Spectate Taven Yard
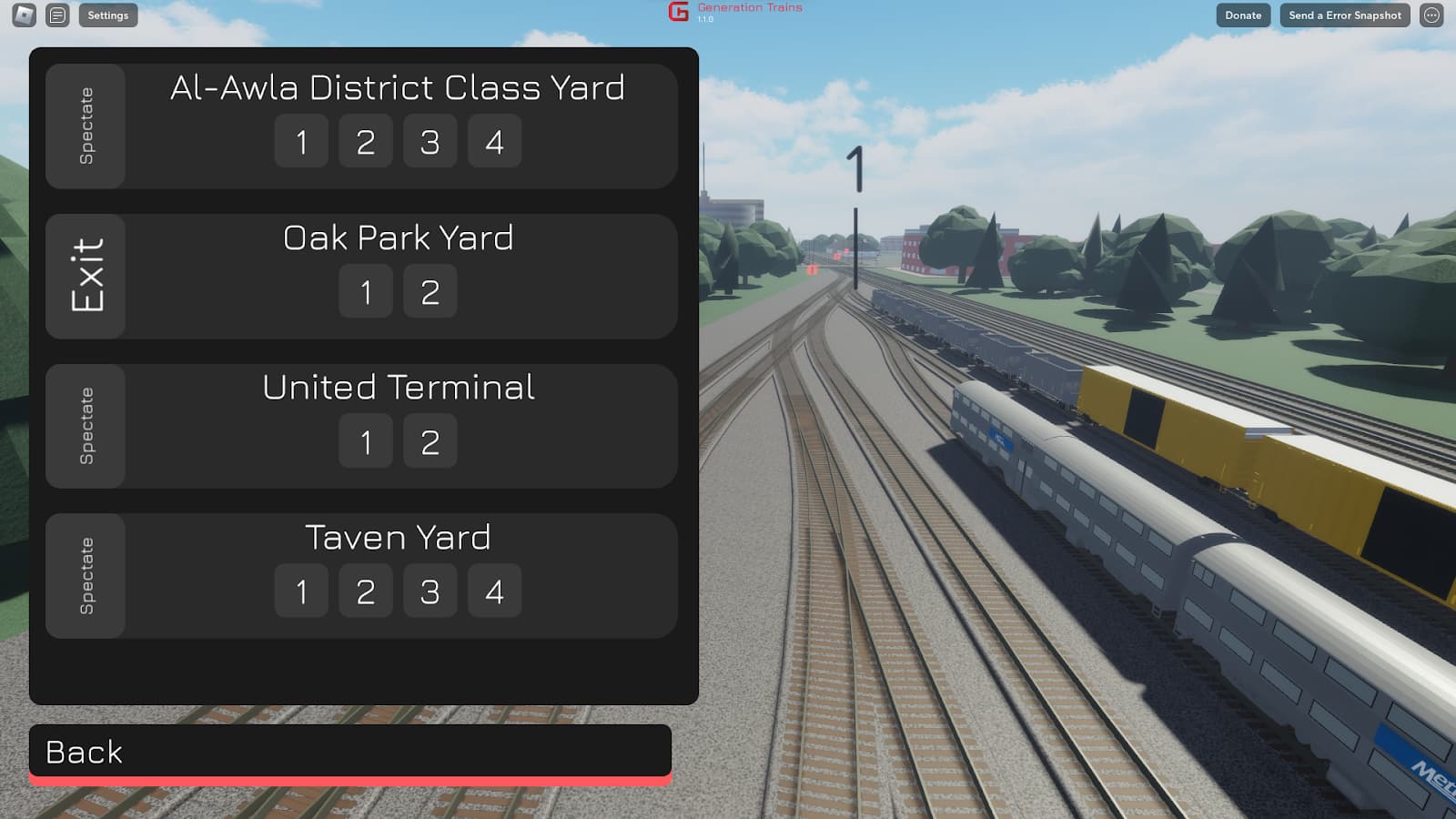The image size is (1456, 819). (86, 575)
